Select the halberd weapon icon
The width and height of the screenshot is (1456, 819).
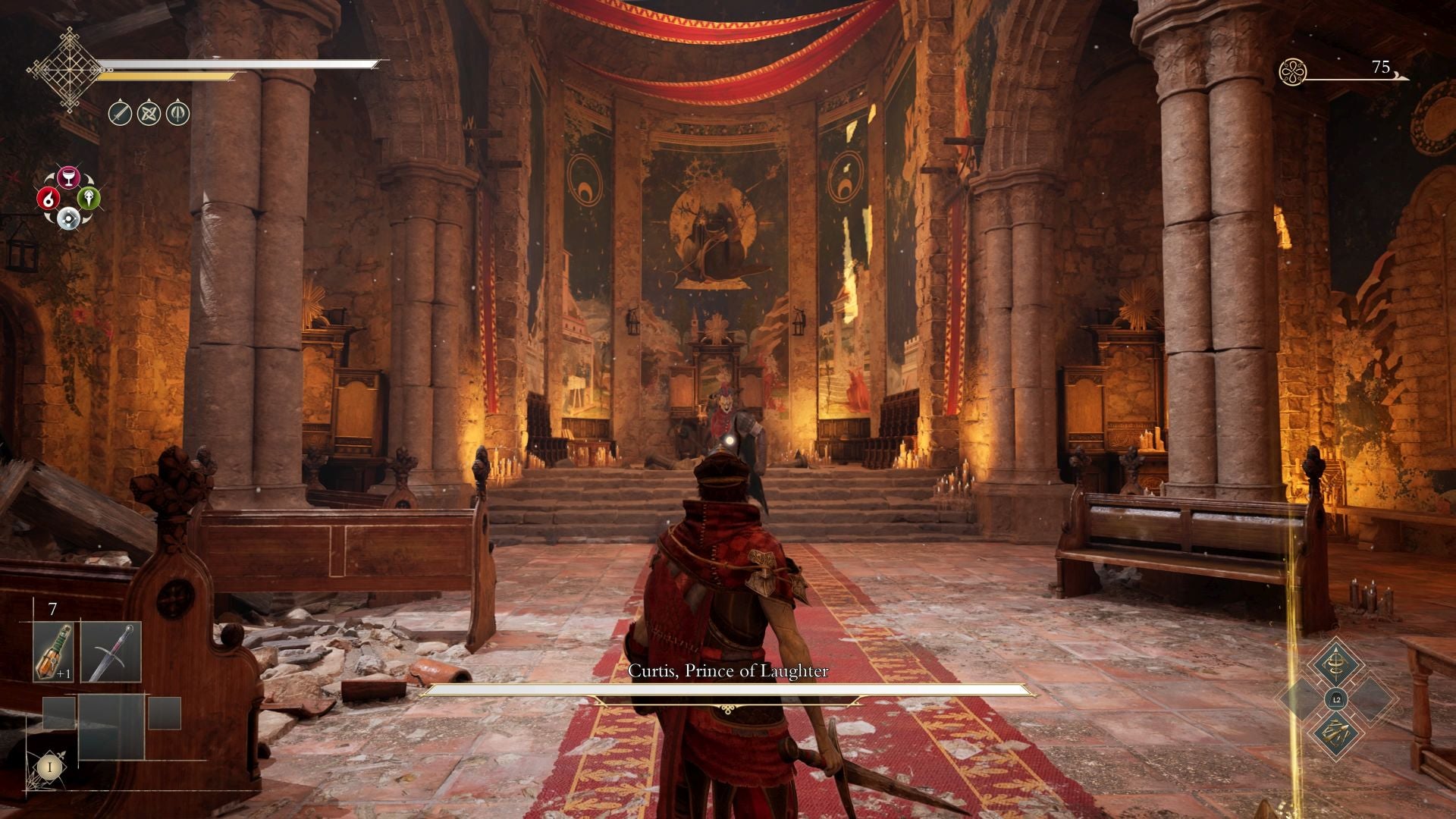pyautogui.click(x=177, y=114)
